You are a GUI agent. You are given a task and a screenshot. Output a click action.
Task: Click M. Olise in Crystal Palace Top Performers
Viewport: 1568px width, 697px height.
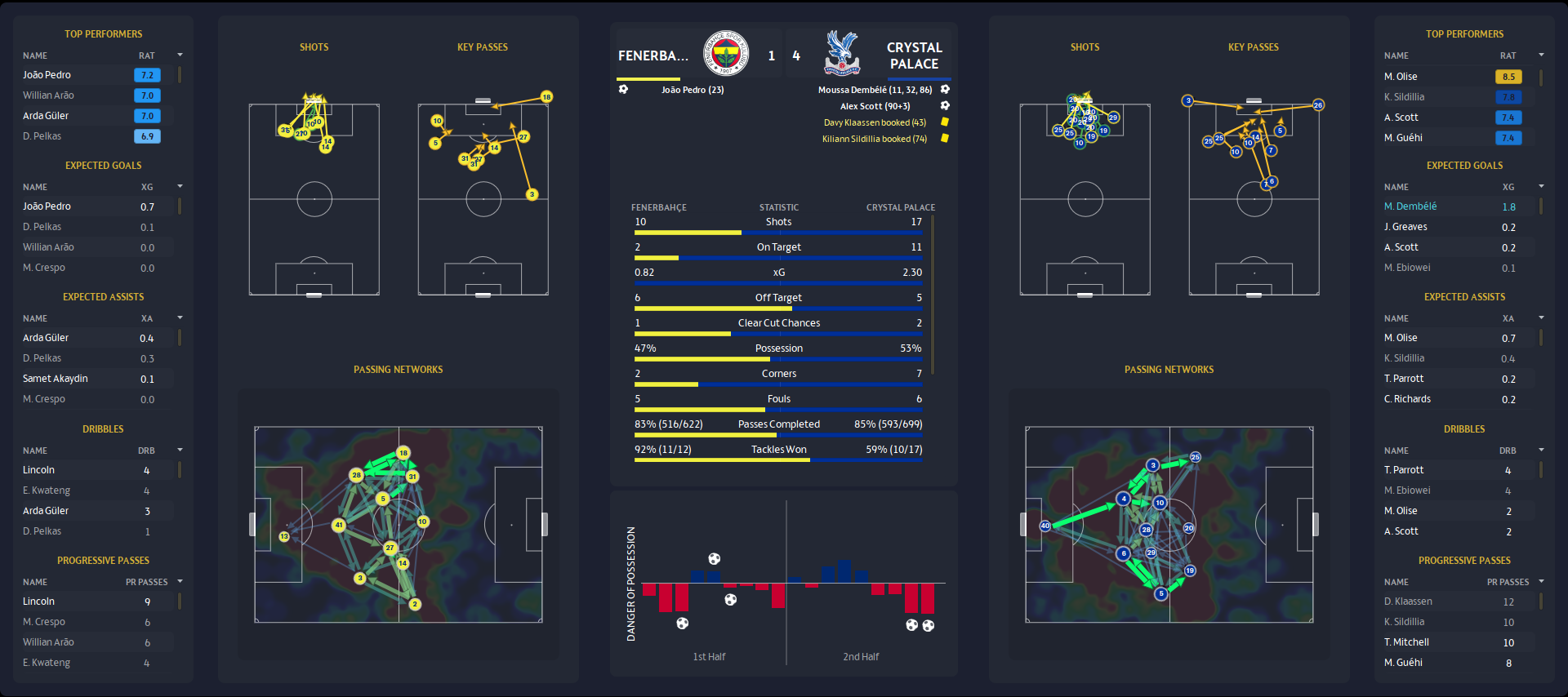coord(1400,76)
